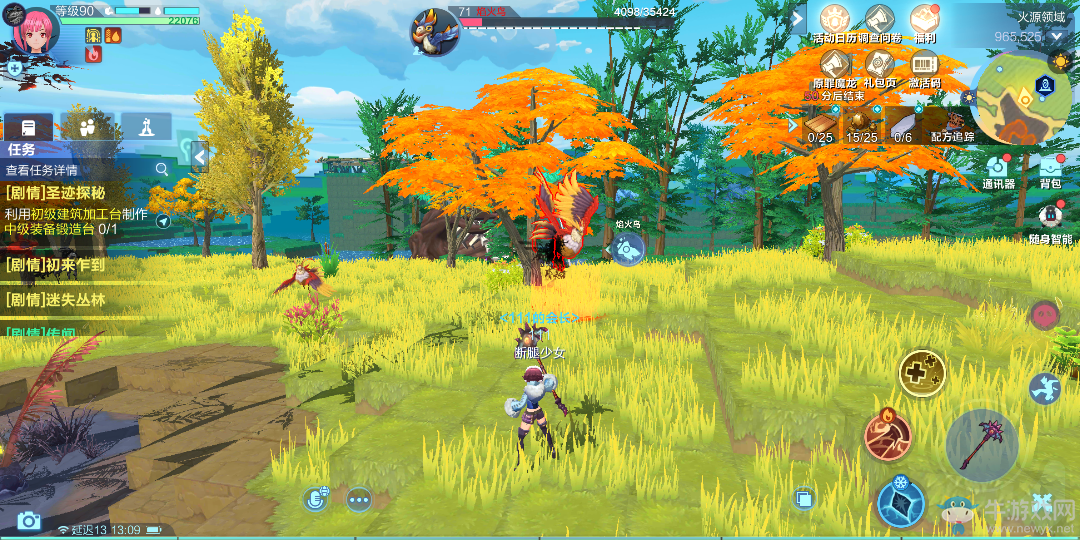Switch to the team members tab

pos(86,127)
